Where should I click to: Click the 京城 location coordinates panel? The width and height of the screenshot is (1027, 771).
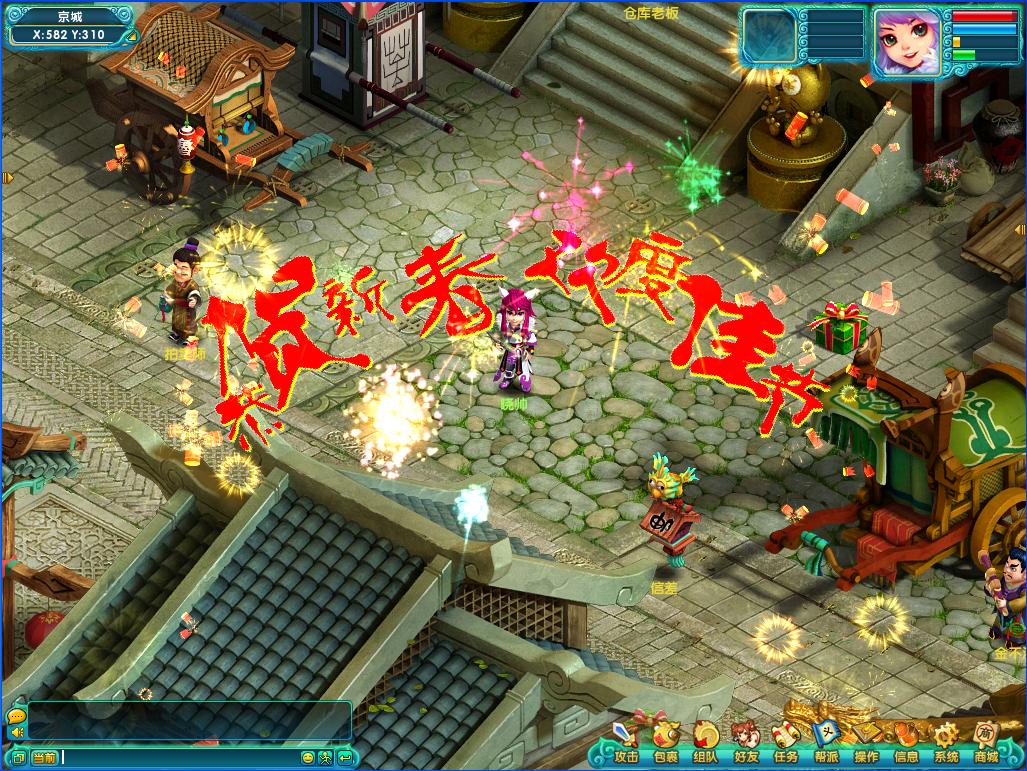(70, 26)
